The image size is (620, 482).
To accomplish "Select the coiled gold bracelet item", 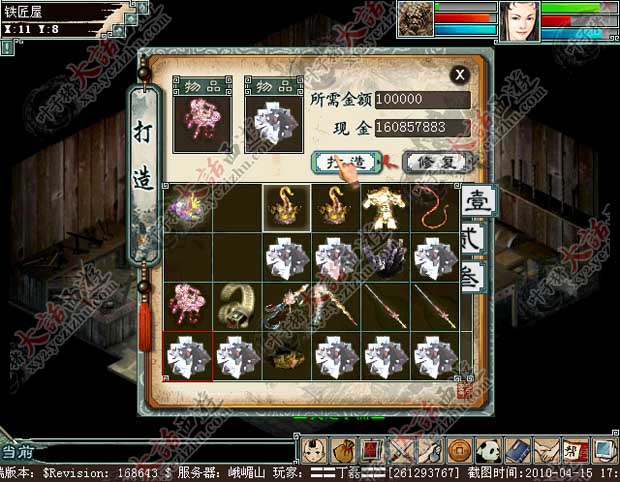I will click(238, 306).
